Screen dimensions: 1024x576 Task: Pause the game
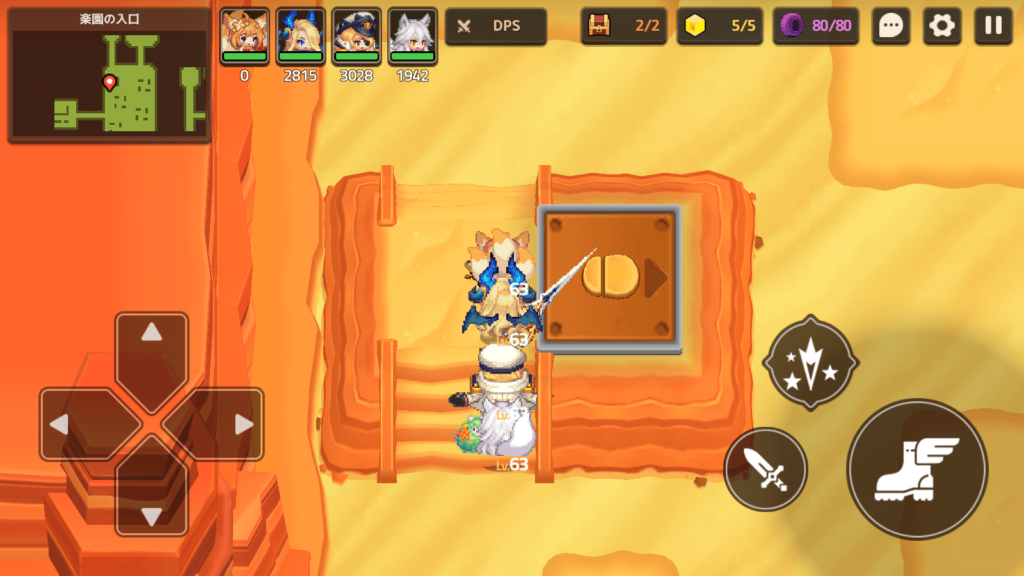tap(993, 26)
